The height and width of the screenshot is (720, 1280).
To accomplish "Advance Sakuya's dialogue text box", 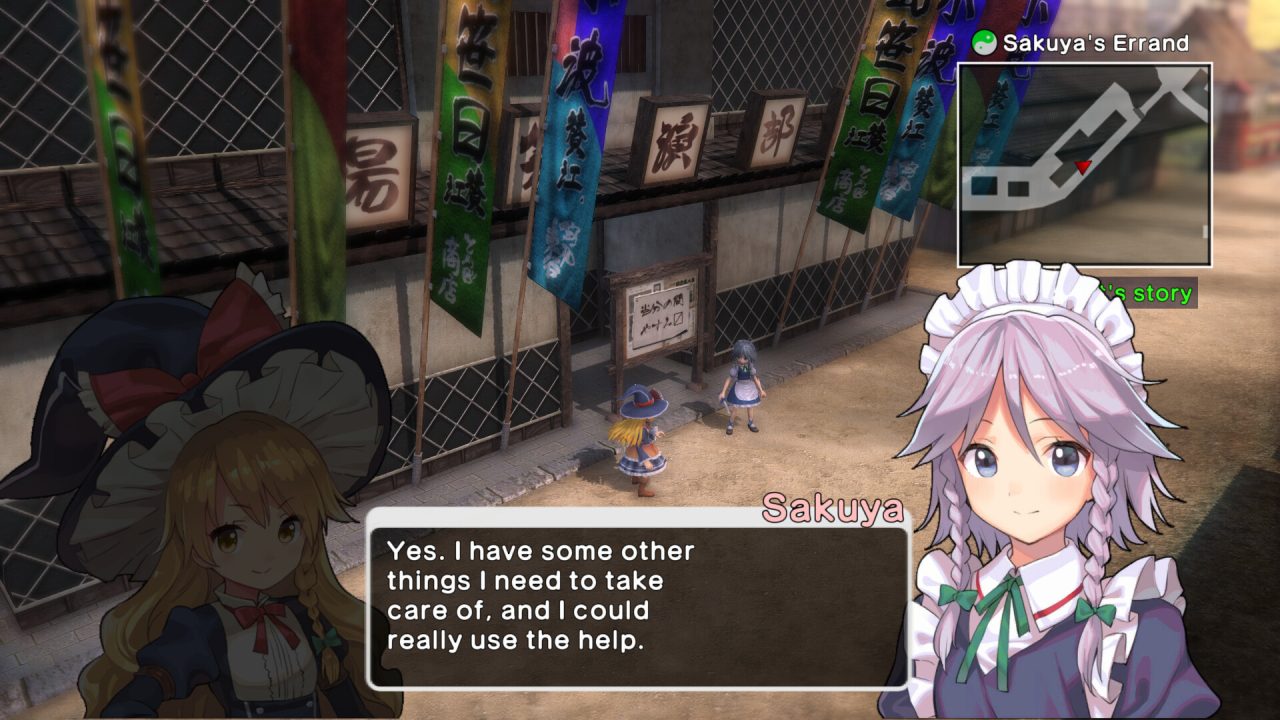I will (x=638, y=597).
